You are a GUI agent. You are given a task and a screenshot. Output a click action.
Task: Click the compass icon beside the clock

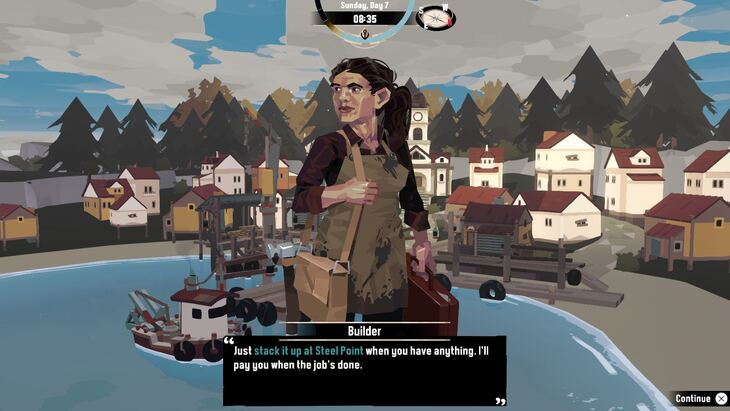pos(434,17)
